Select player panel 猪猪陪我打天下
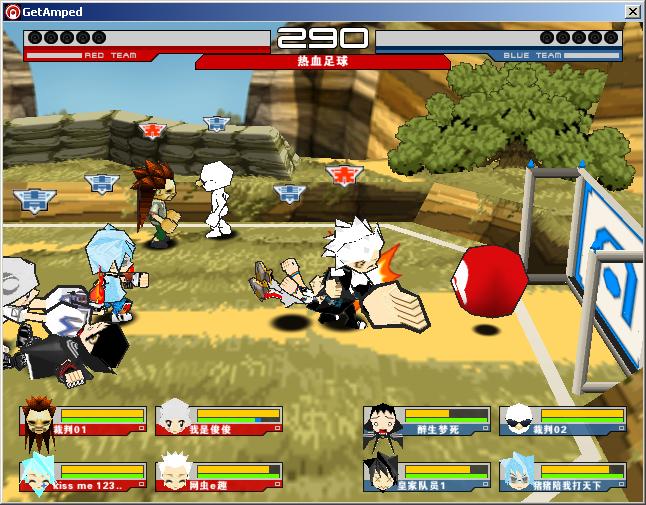This screenshot has width=646, height=505. (562, 476)
